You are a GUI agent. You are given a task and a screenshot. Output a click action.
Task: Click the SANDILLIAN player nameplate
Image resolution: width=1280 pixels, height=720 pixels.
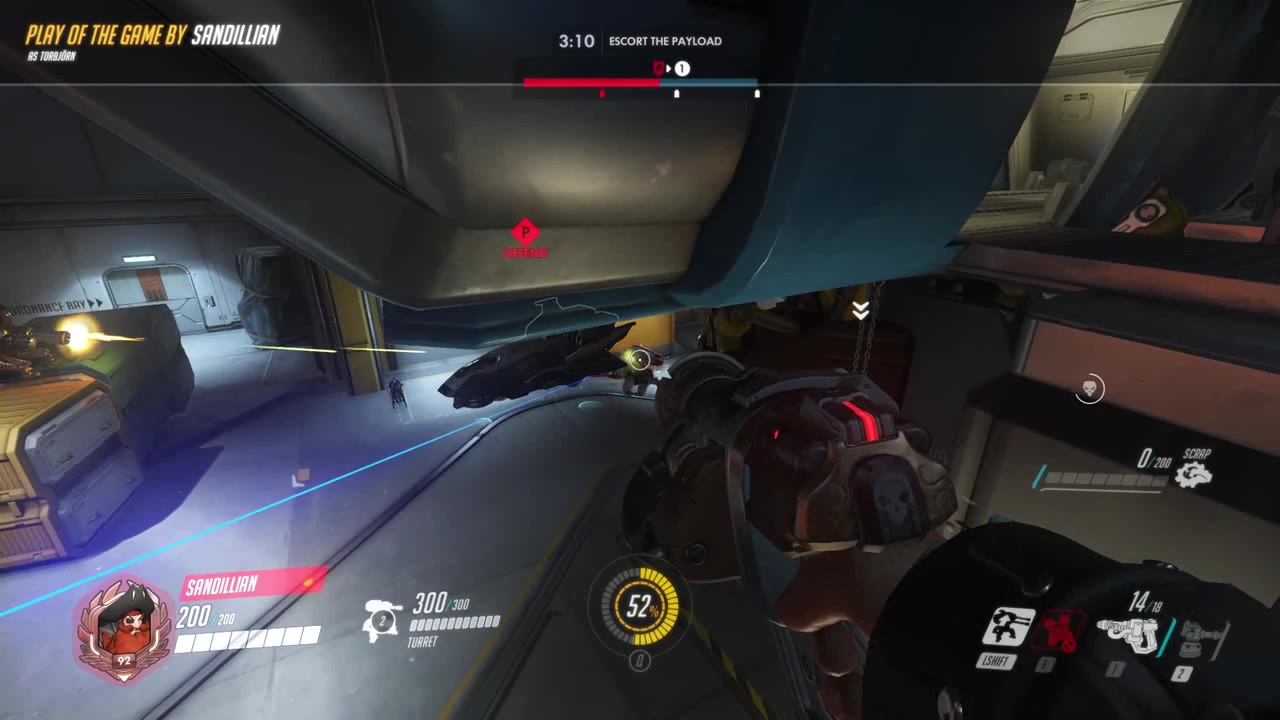click(224, 582)
